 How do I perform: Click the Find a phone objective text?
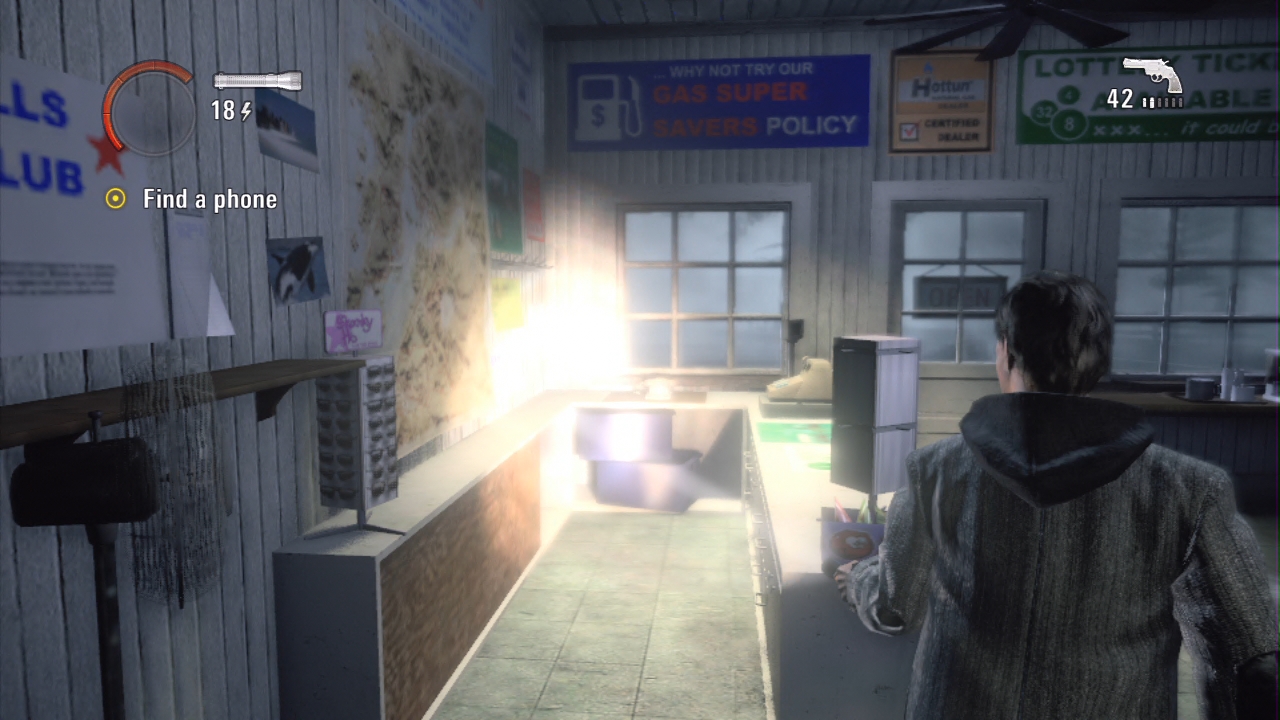[208, 199]
